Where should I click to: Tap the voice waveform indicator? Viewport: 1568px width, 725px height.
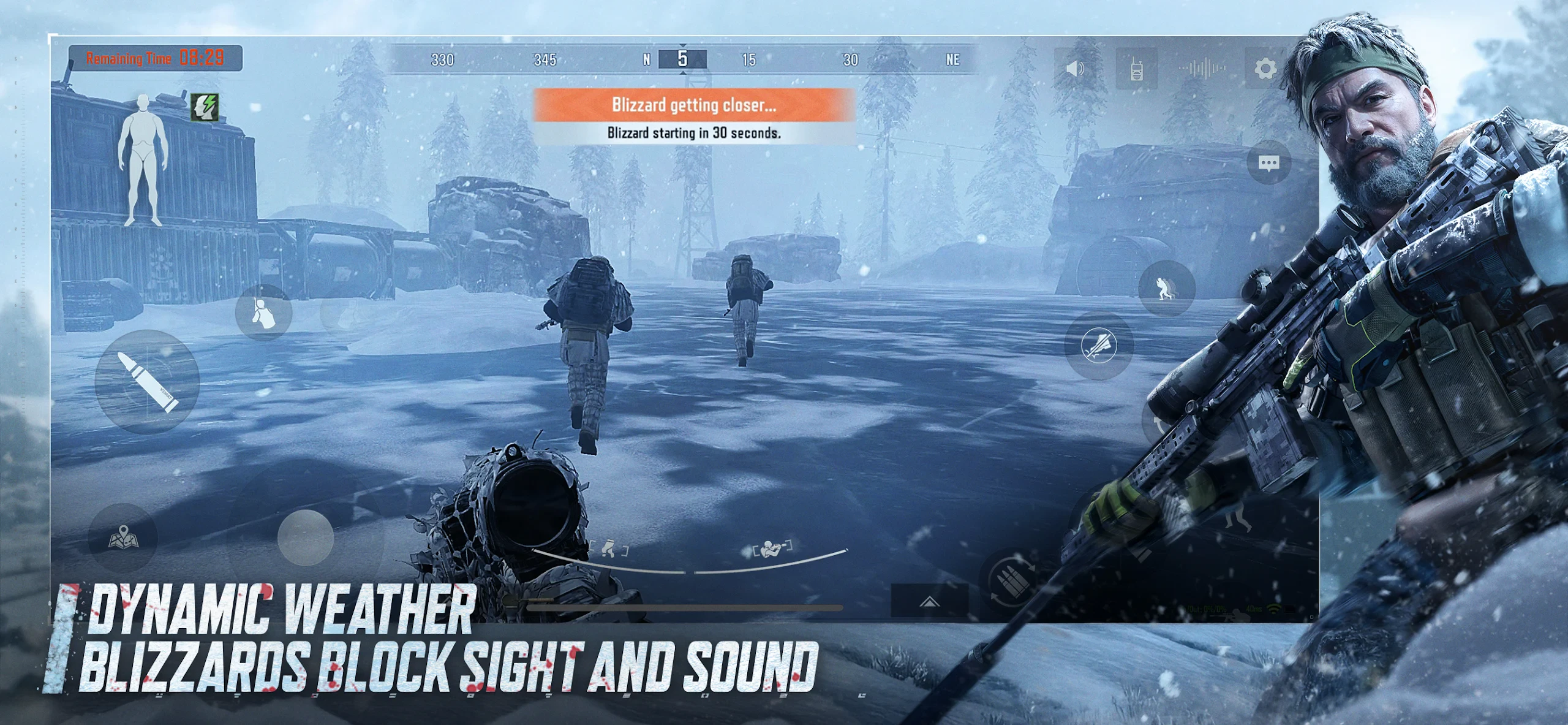tap(1202, 69)
